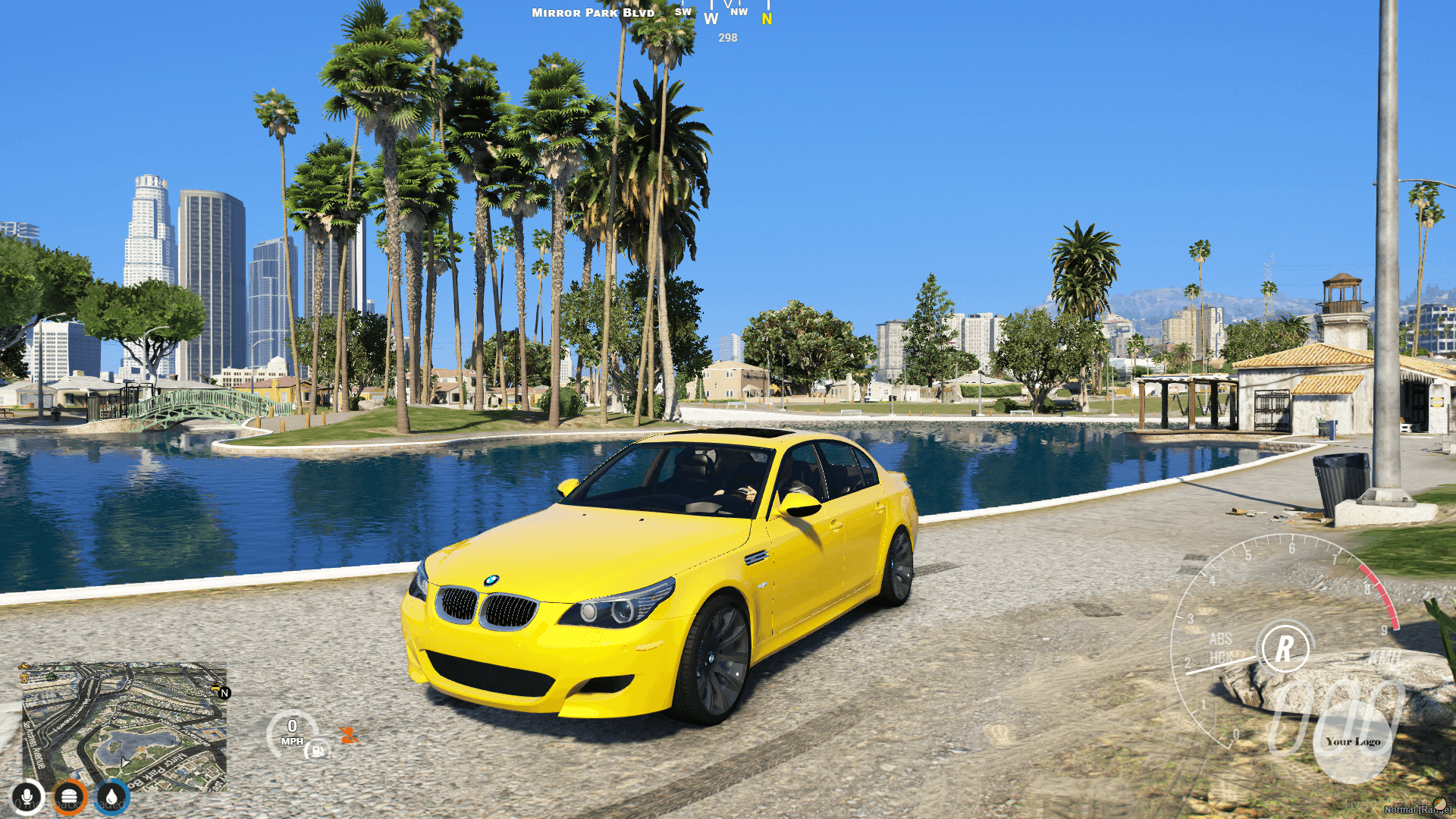Click the player arrow on the minimap
Image resolution: width=1456 pixels, height=819 pixels.
[124, 761]
